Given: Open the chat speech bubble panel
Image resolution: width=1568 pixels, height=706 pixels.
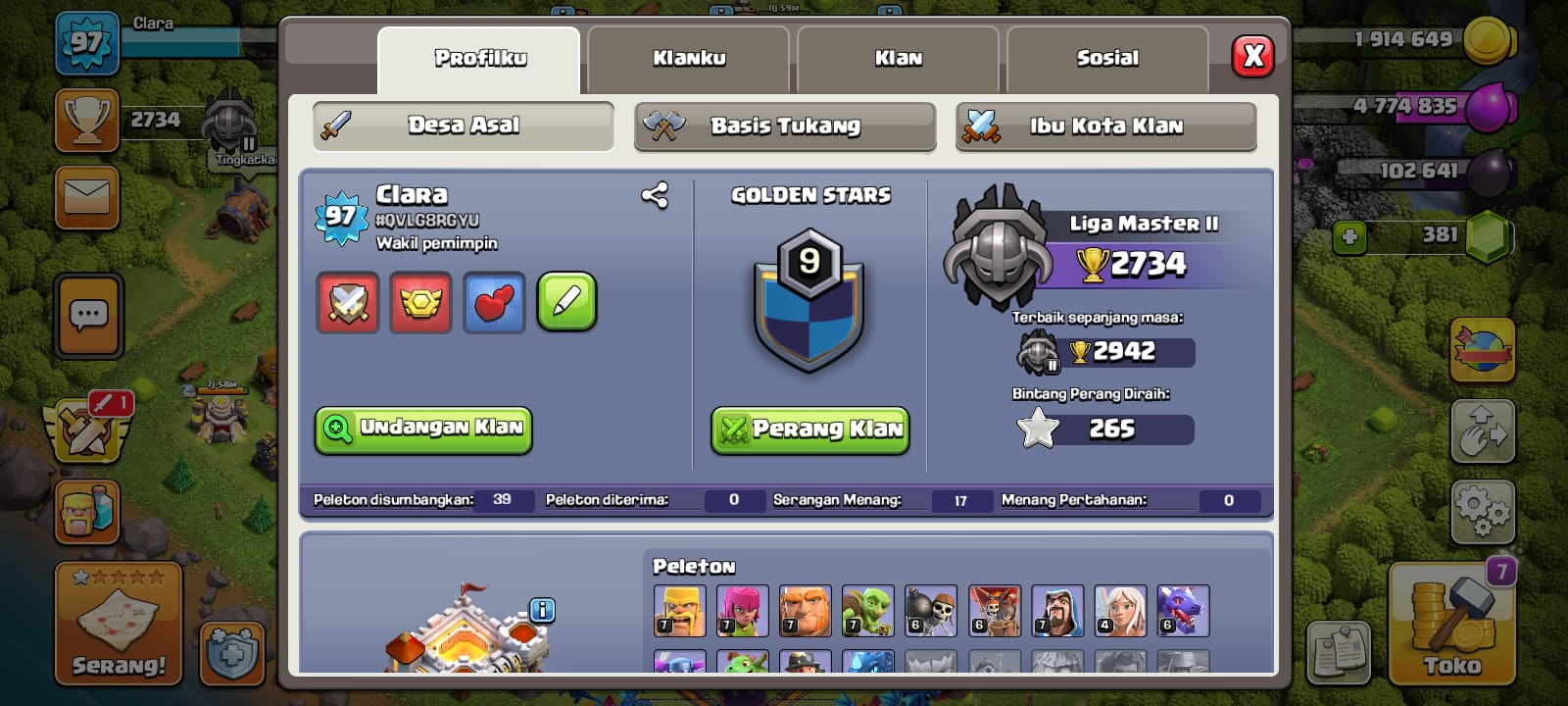Looking at the screenshot, I should click(x=89, y=316).
